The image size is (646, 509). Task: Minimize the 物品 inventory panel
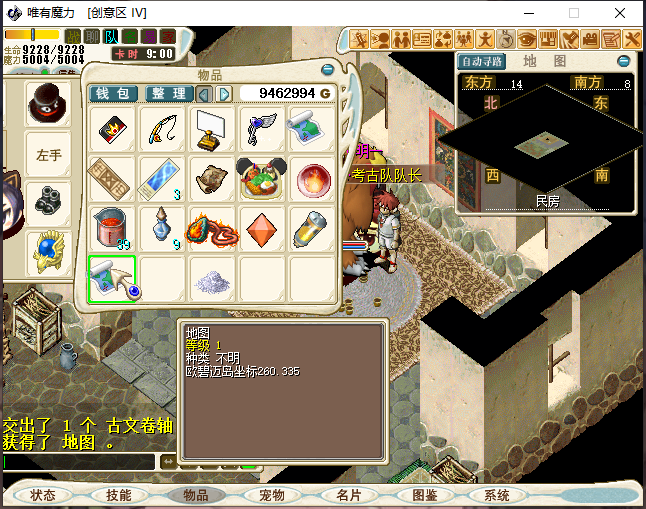pos(328,71)
